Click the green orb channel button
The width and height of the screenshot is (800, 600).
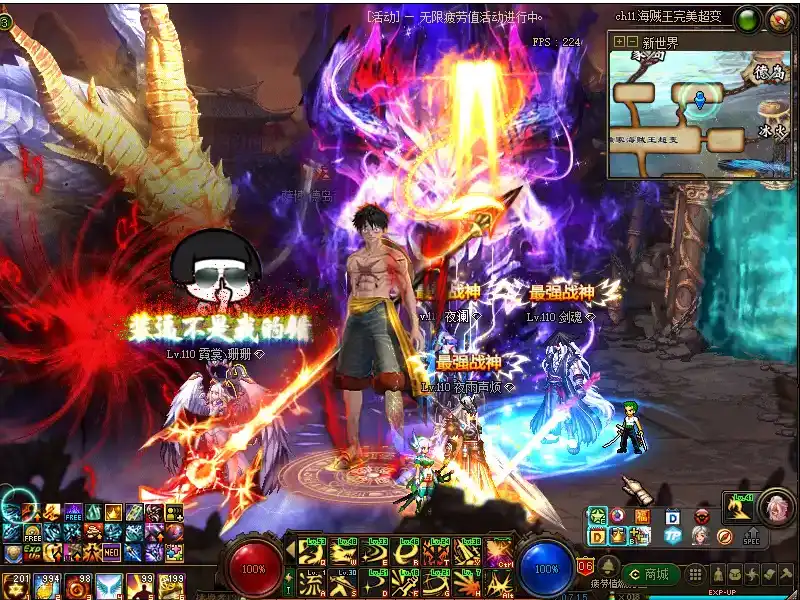(747, 19)
